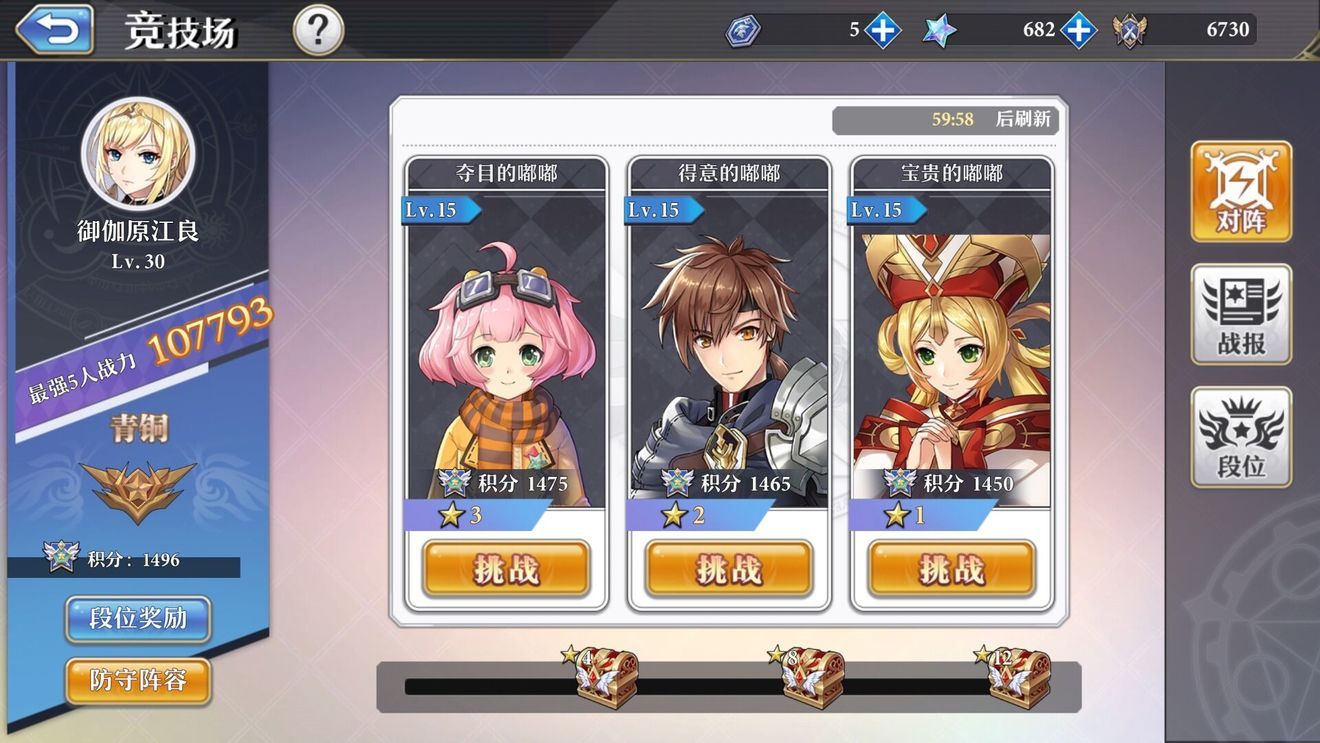Switch to the 段位 rank tab
This screenshot has width=1320, height=743.
coord(1241,438)
